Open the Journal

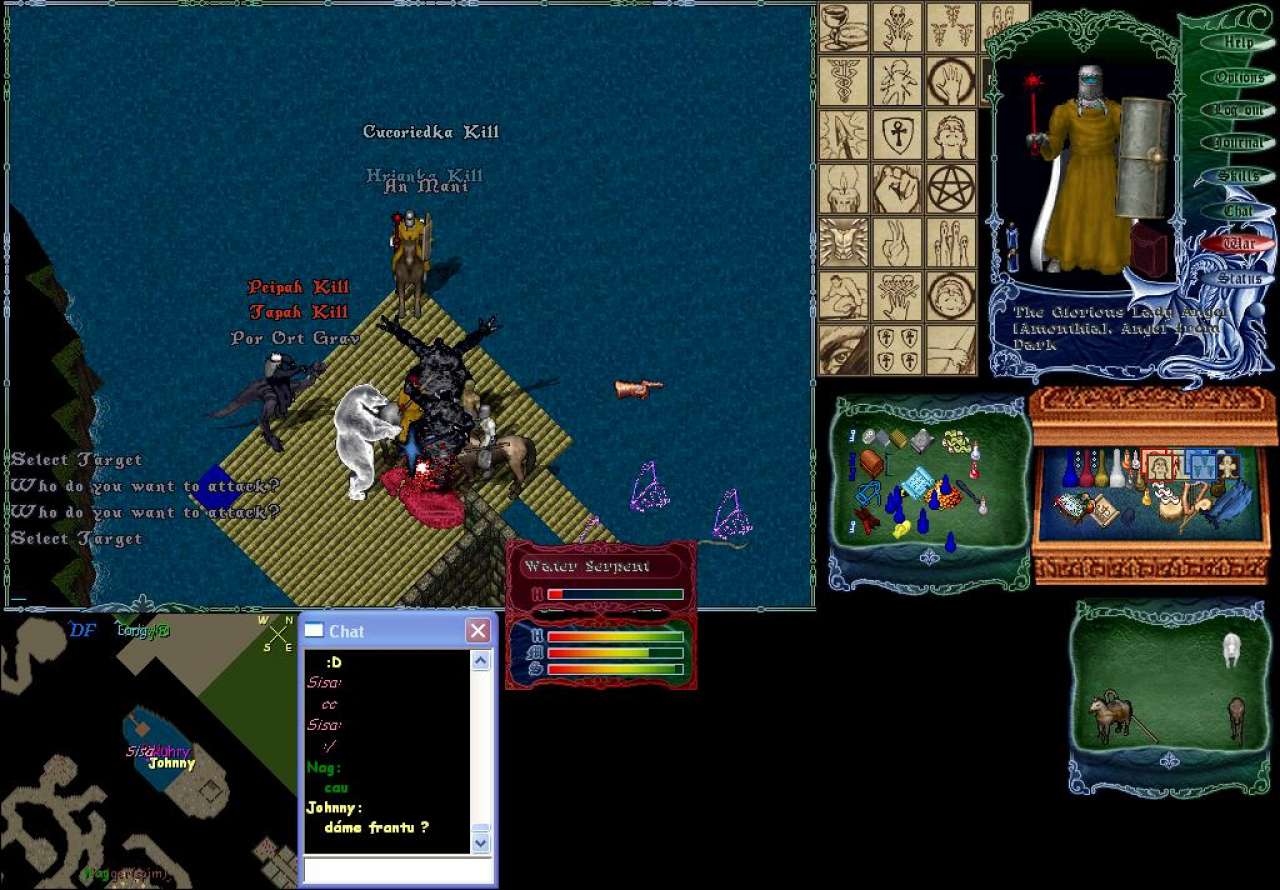pos(1238,143)
